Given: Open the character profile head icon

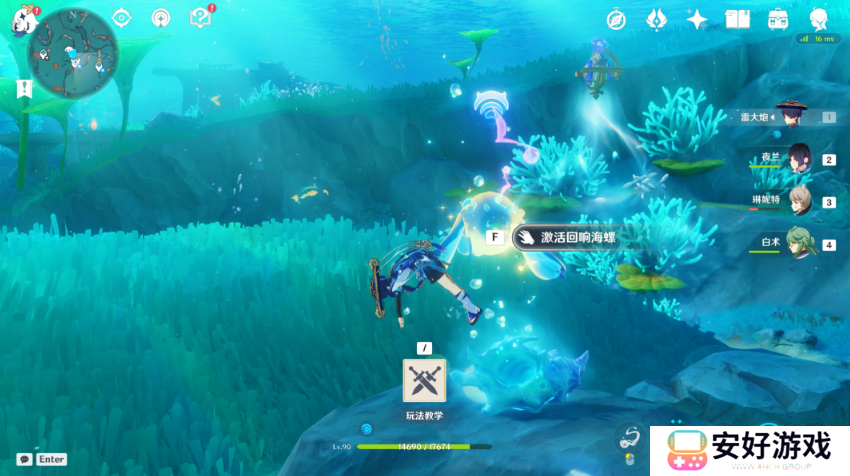Looking at the screenshot, I should point(818,19).
